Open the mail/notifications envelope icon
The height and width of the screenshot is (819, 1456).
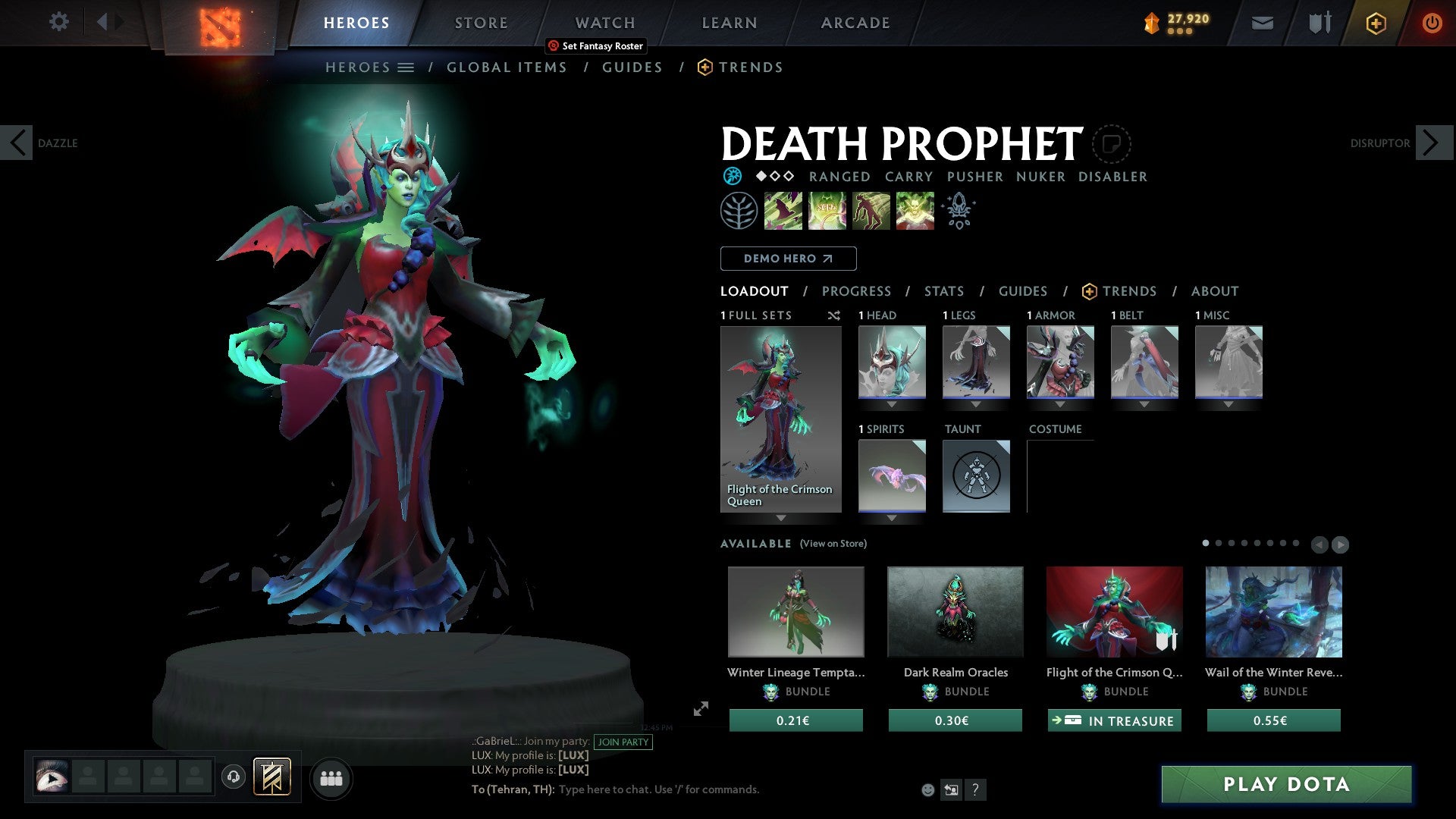[x=1262, y=23]
